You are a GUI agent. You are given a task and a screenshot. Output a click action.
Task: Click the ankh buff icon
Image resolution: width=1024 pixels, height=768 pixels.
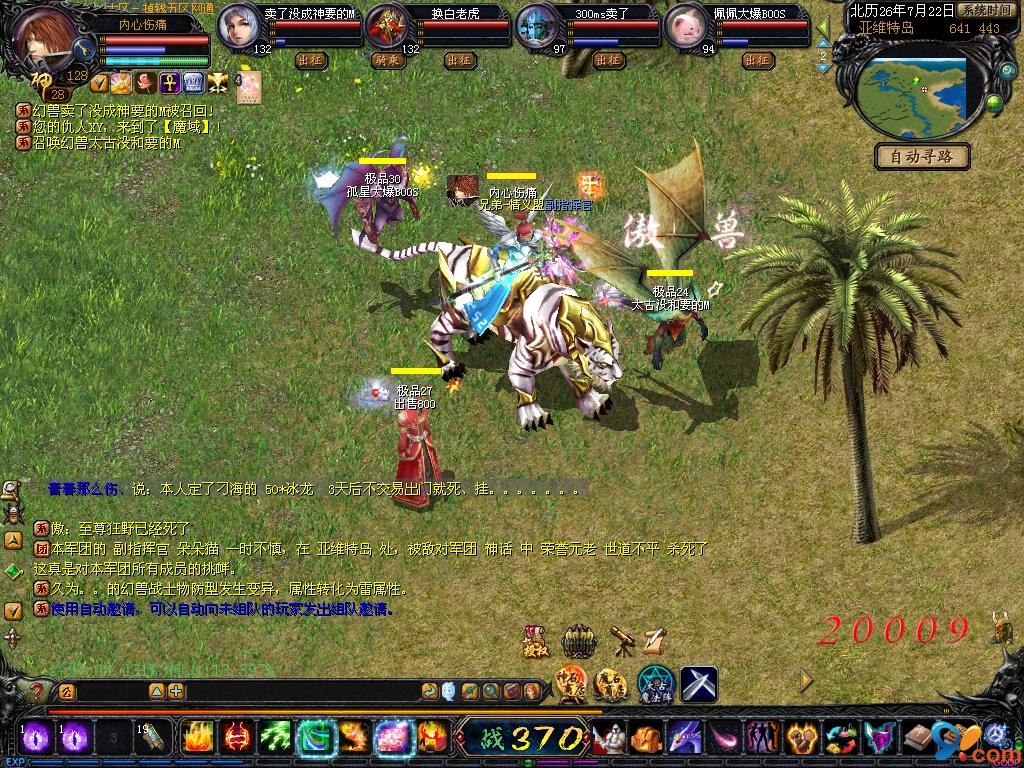coord(169,81)
